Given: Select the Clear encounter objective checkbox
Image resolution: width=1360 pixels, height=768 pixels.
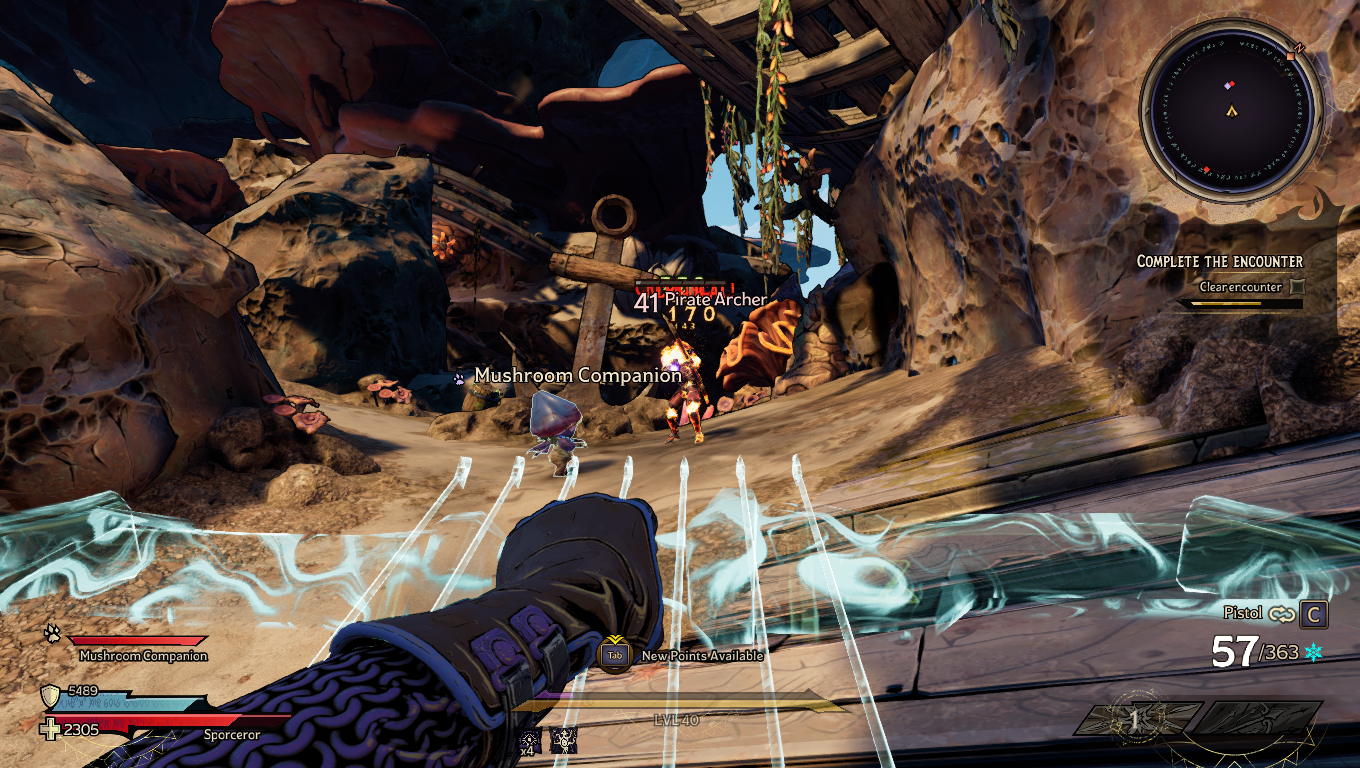Looking at the screenshot, I should (x=1297, y=287).
